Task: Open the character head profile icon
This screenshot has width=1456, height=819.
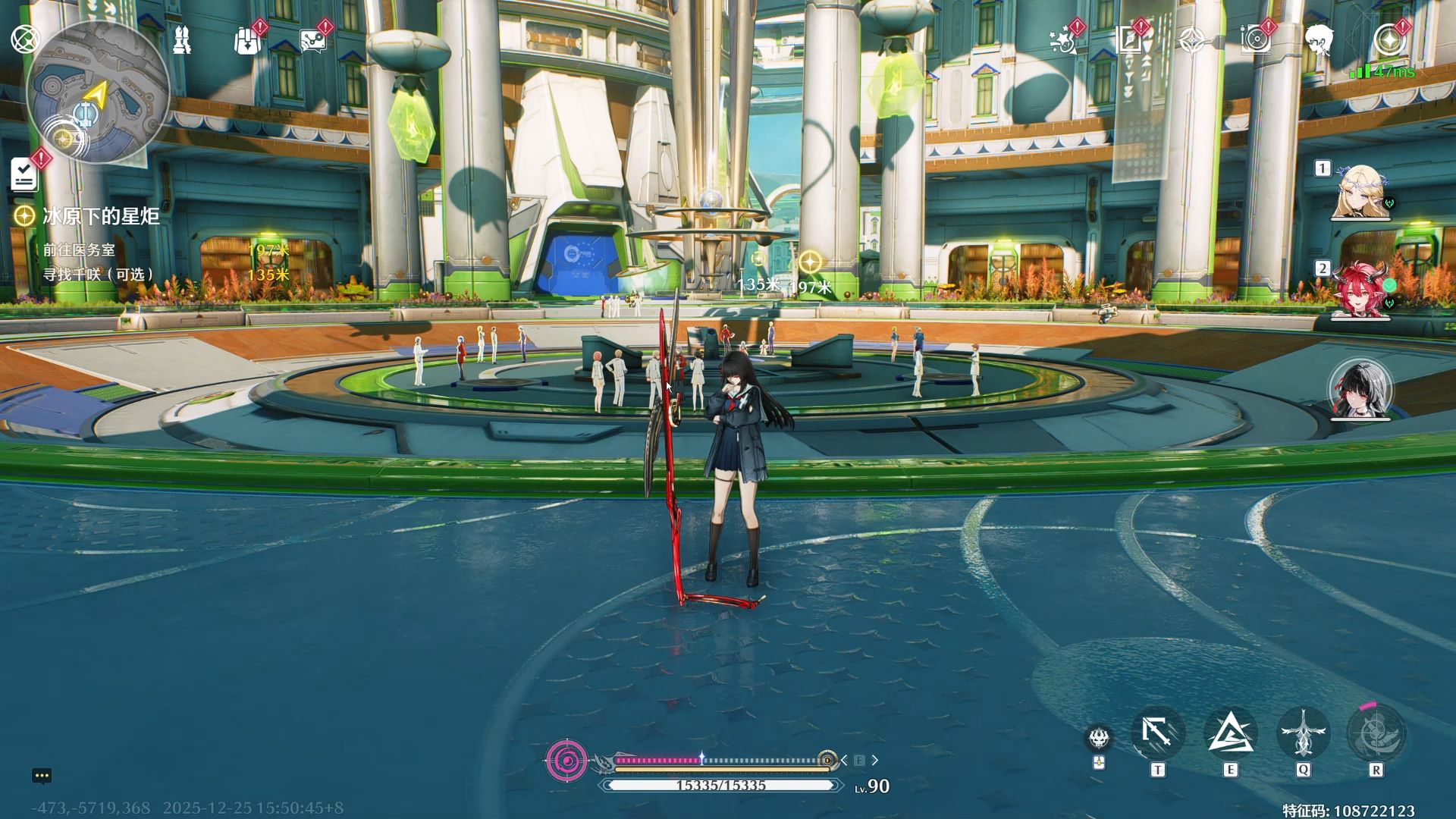Action: [1319, 39]
